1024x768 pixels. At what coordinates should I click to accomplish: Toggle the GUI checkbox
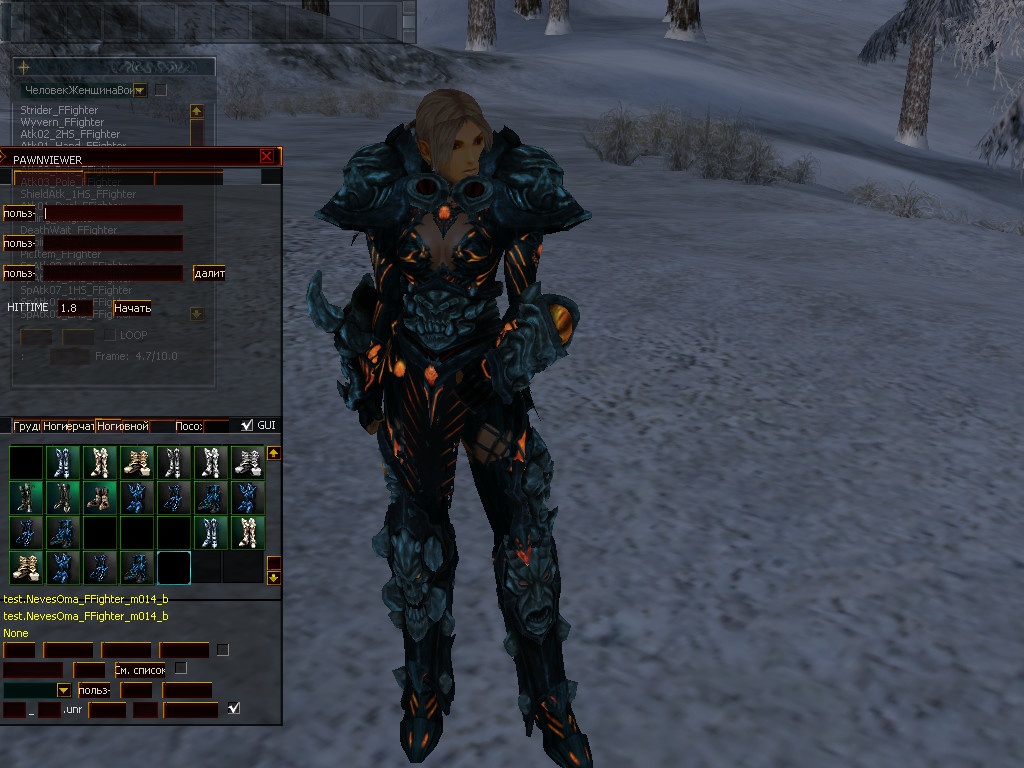click(x=247, y=425)
